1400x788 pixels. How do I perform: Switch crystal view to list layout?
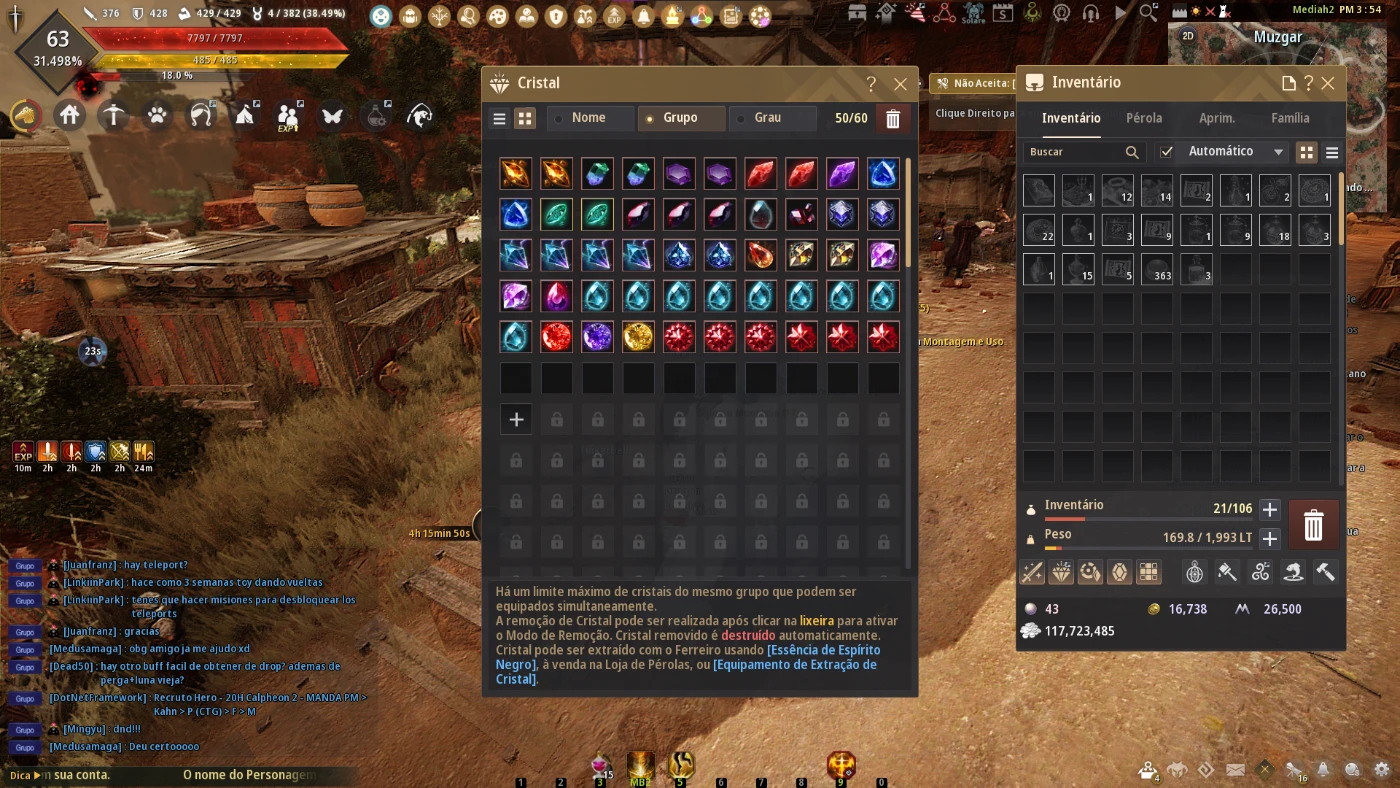click(x=499, y=119)
